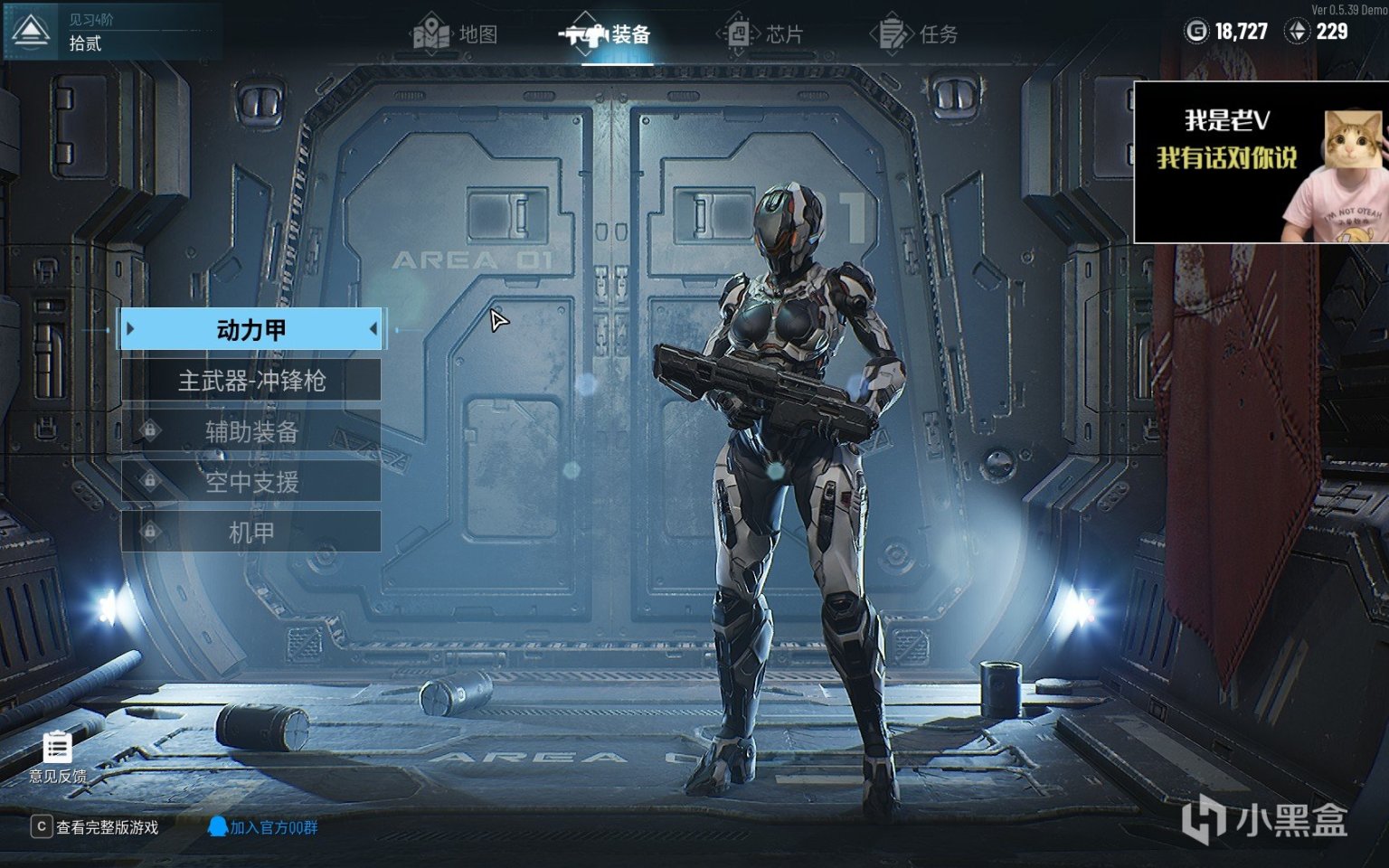
Task: Switch to the 地图 map tab
Action: pos(457,34)
